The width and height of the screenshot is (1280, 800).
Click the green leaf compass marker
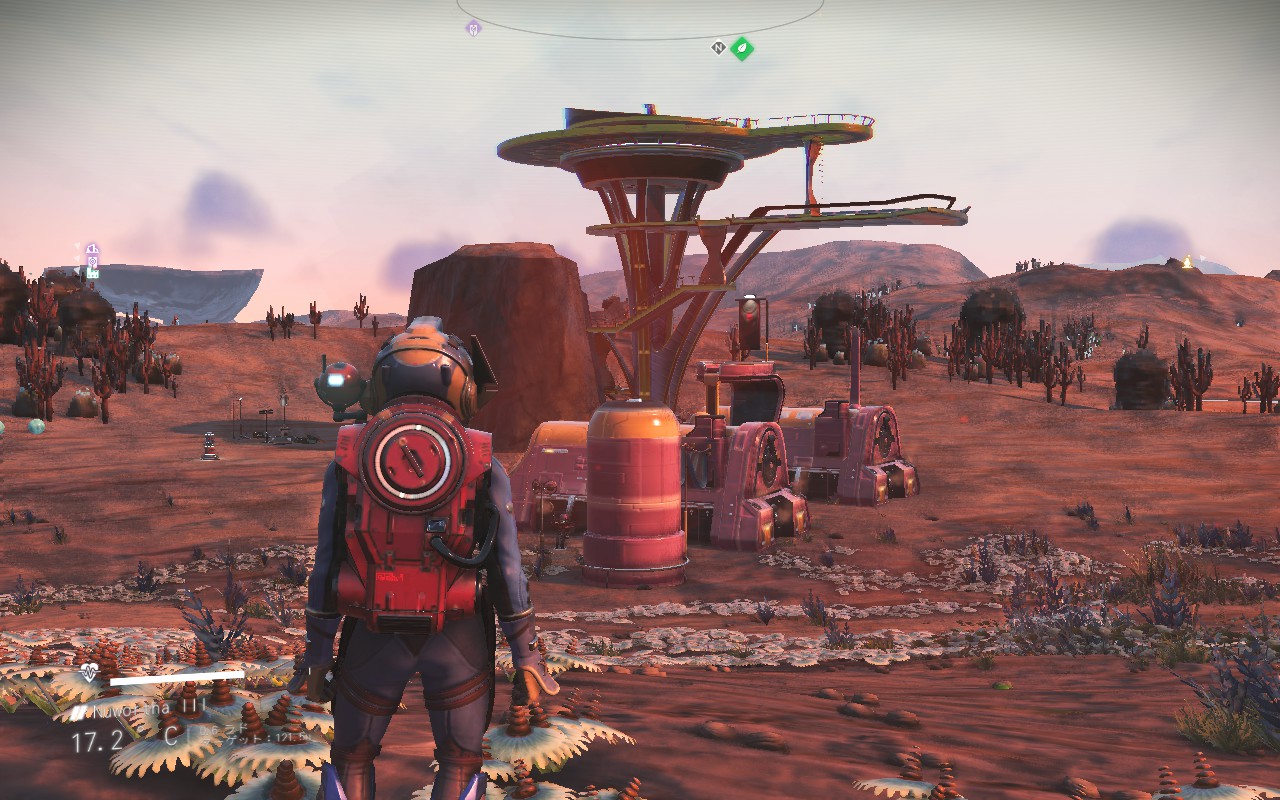click(x=741, y=47)
